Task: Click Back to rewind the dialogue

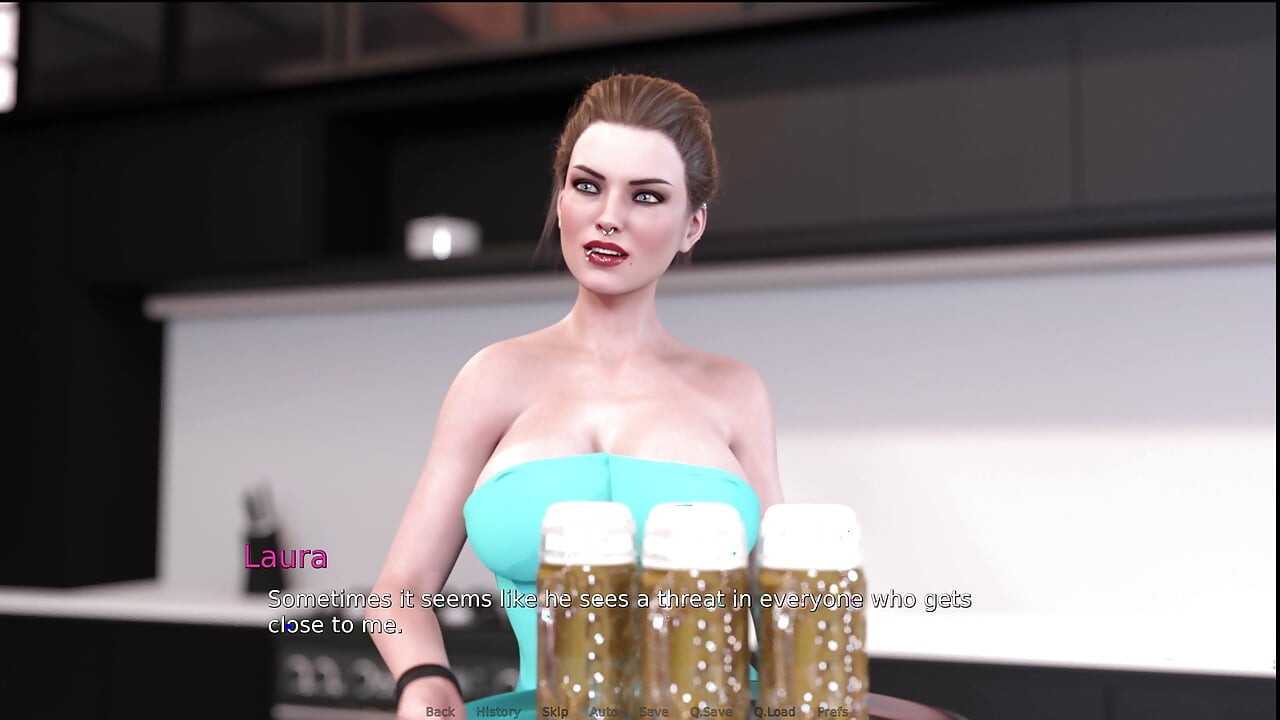Action: tap(440, 712)
